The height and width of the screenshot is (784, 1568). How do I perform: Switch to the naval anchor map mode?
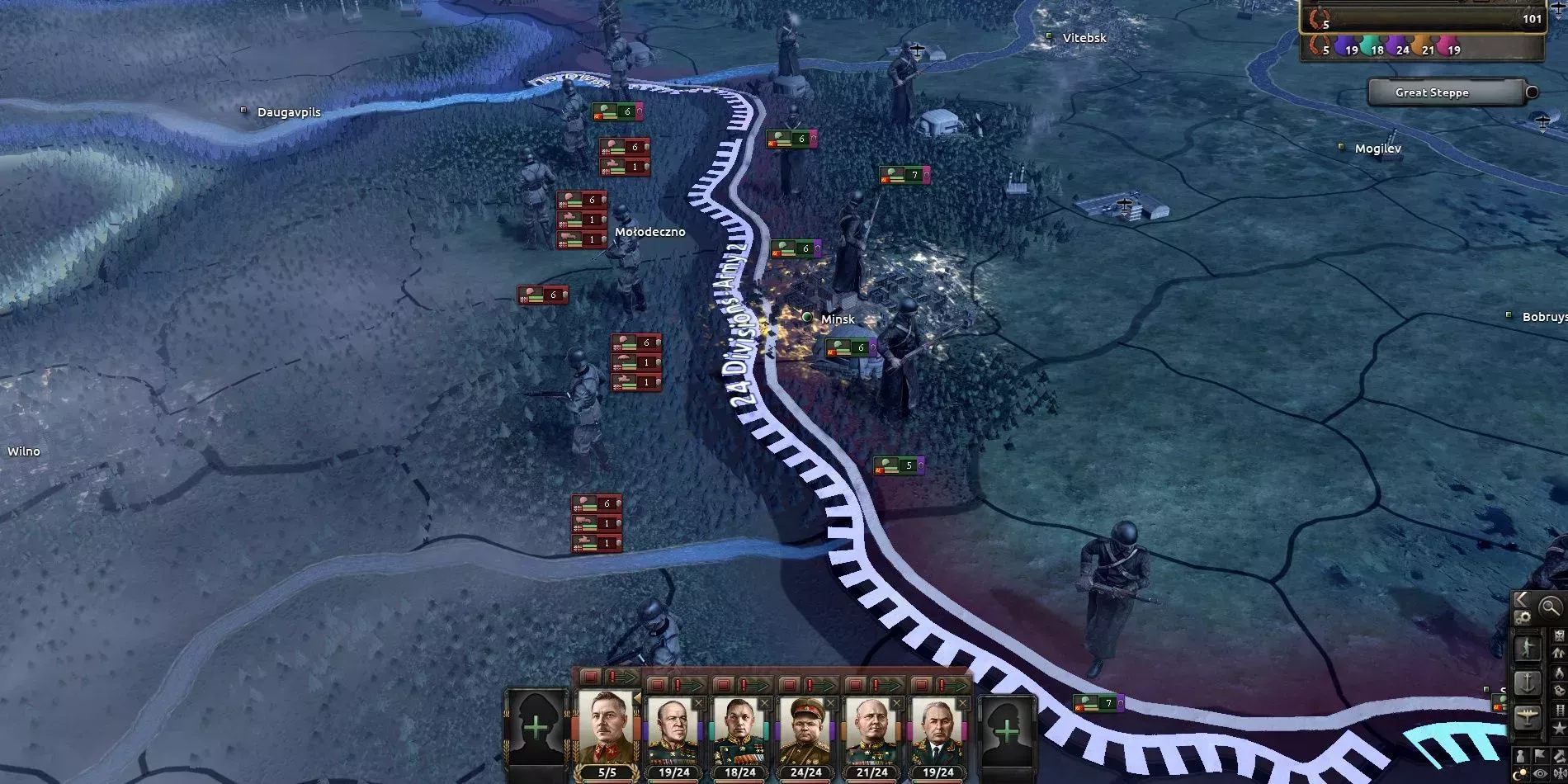[x=1527, y=682]
